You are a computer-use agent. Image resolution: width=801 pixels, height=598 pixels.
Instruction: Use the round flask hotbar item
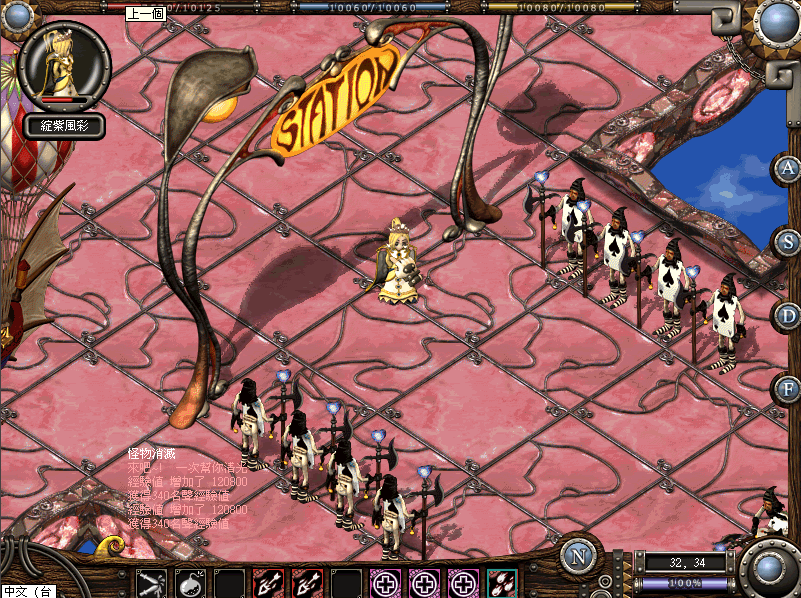(190, 582)
